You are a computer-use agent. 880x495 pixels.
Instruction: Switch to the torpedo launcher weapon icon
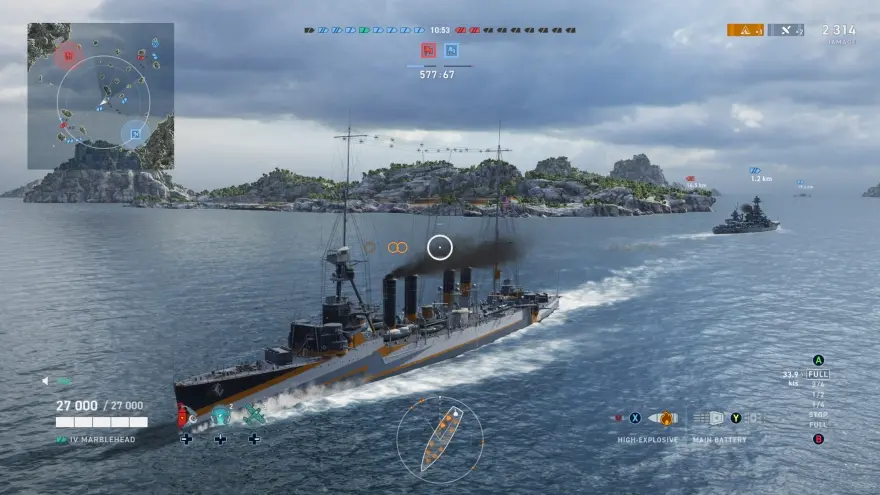[753, 418]
